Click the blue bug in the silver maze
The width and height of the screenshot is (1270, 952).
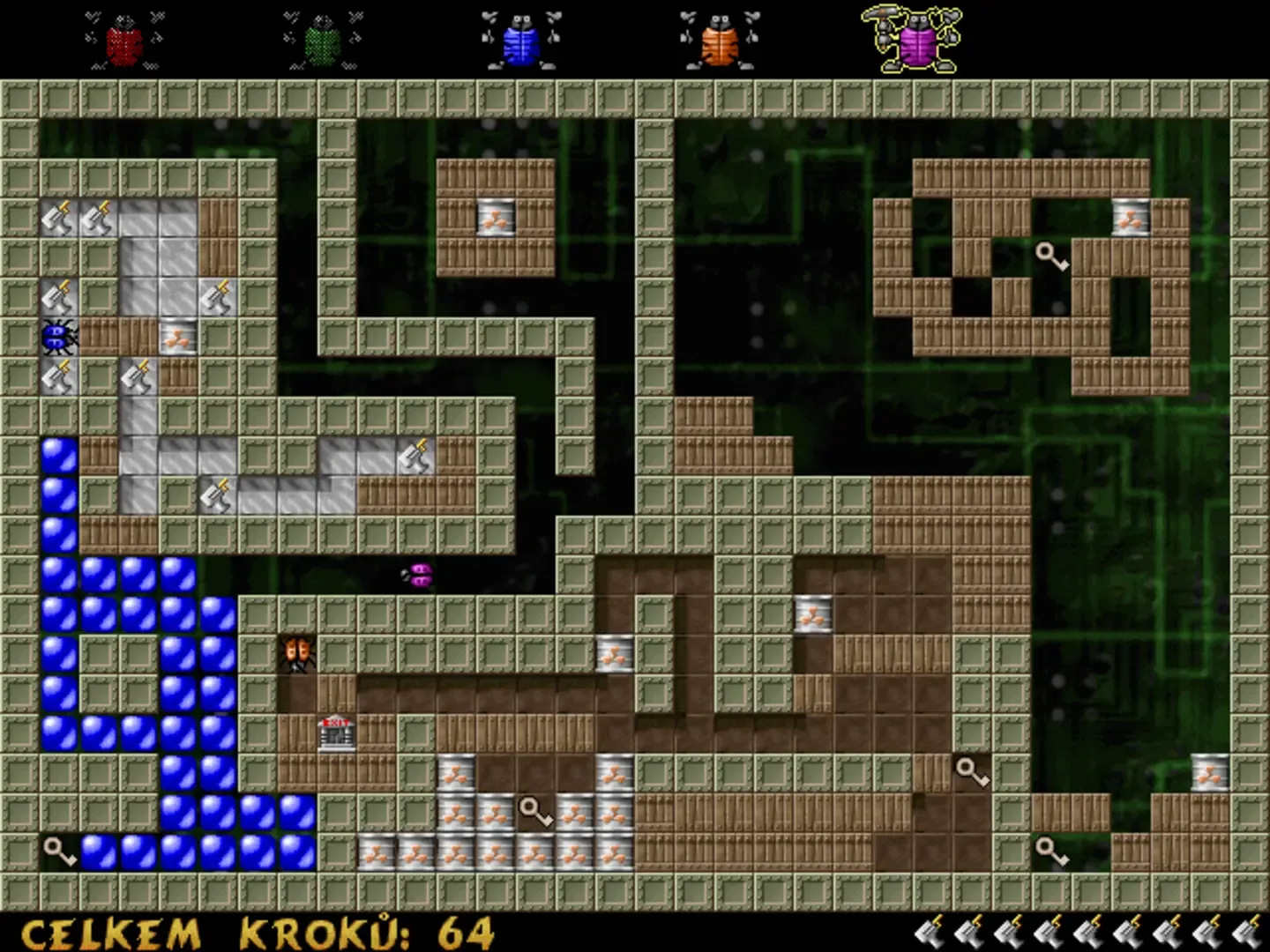[57, 338]
